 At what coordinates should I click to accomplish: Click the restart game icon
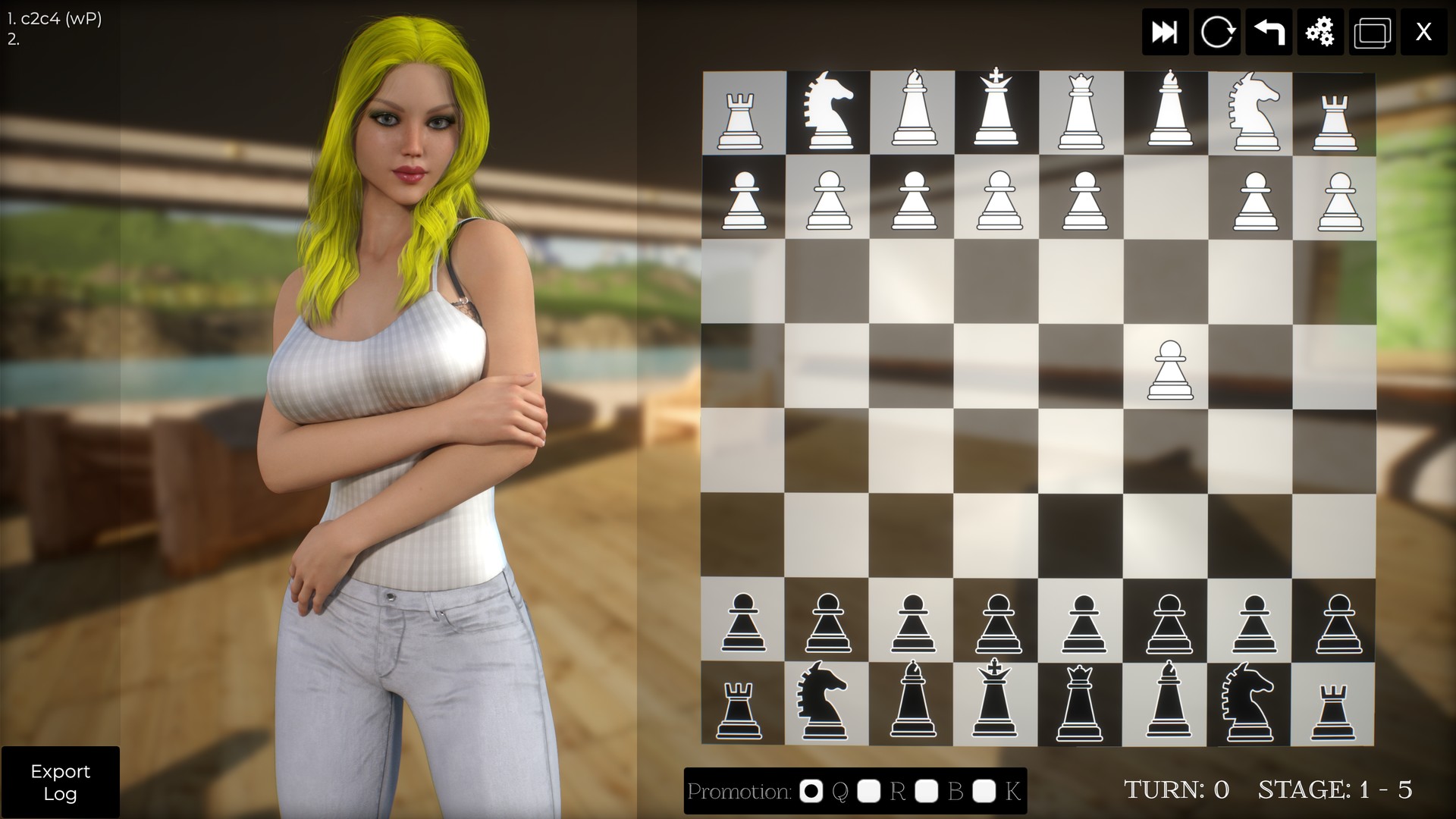pos(1216,32)
